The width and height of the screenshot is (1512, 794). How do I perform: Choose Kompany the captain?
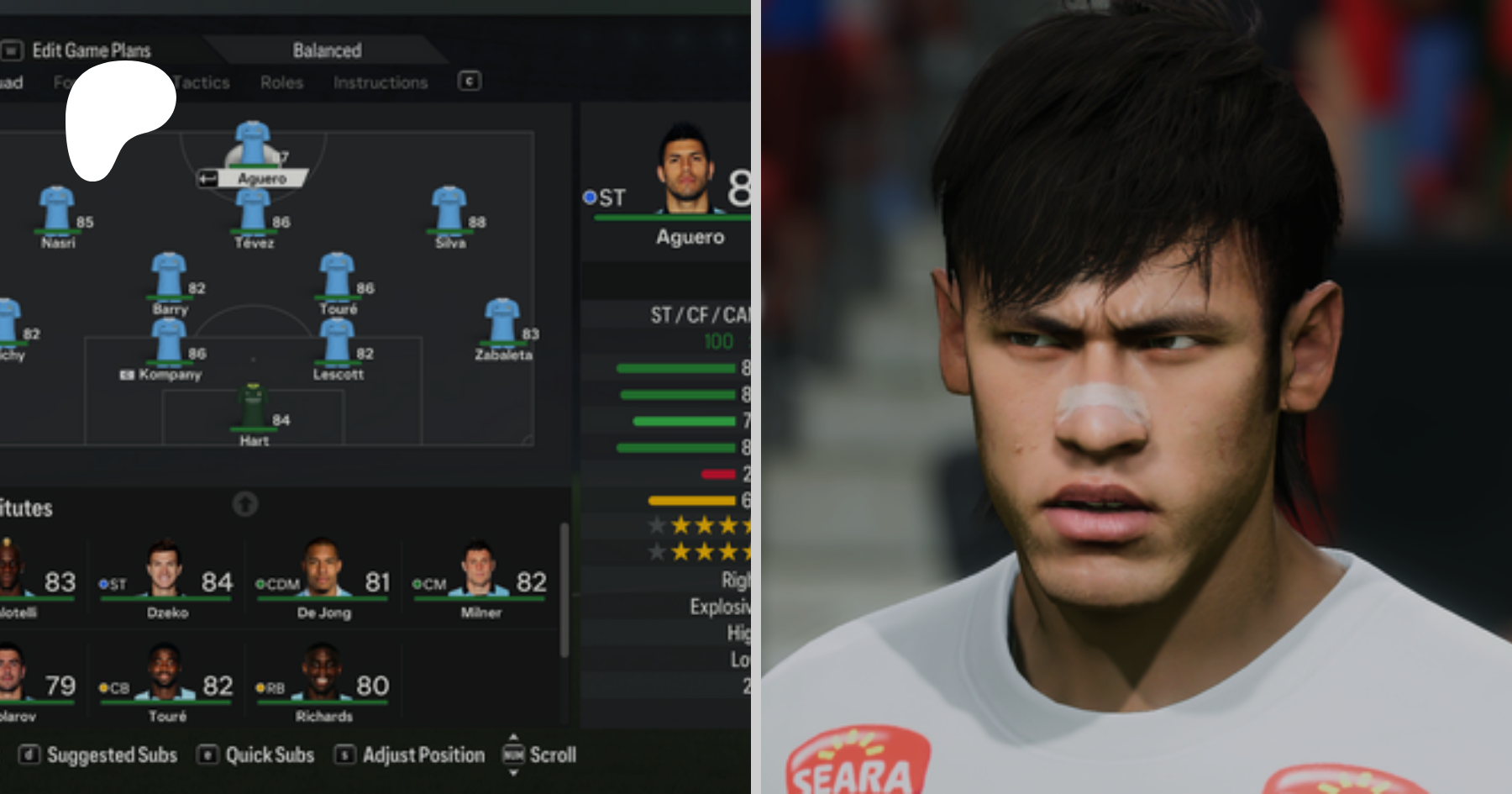coord(169,342)
